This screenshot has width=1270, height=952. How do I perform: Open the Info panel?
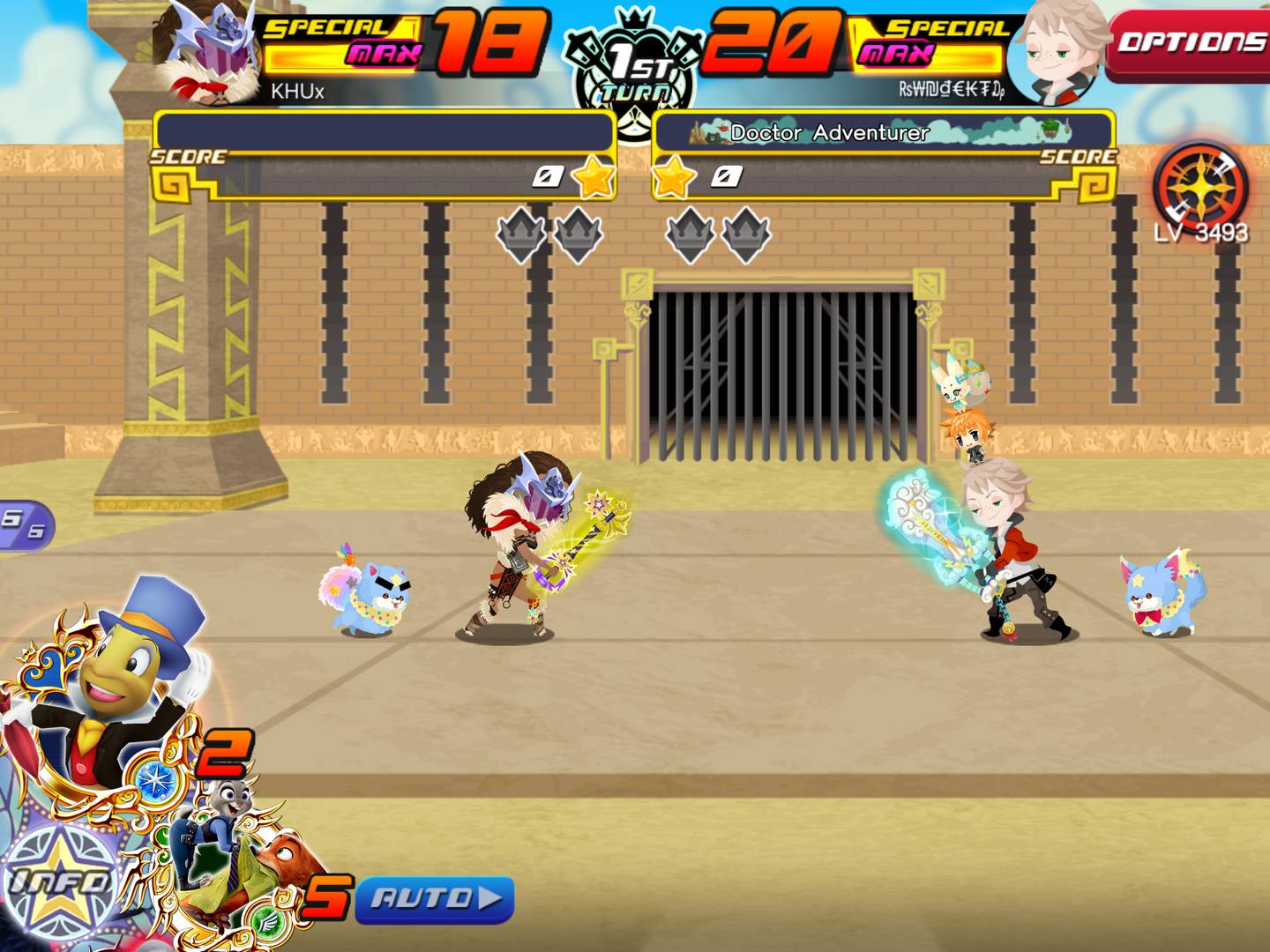pyautogui.click(x=60, y=881)
